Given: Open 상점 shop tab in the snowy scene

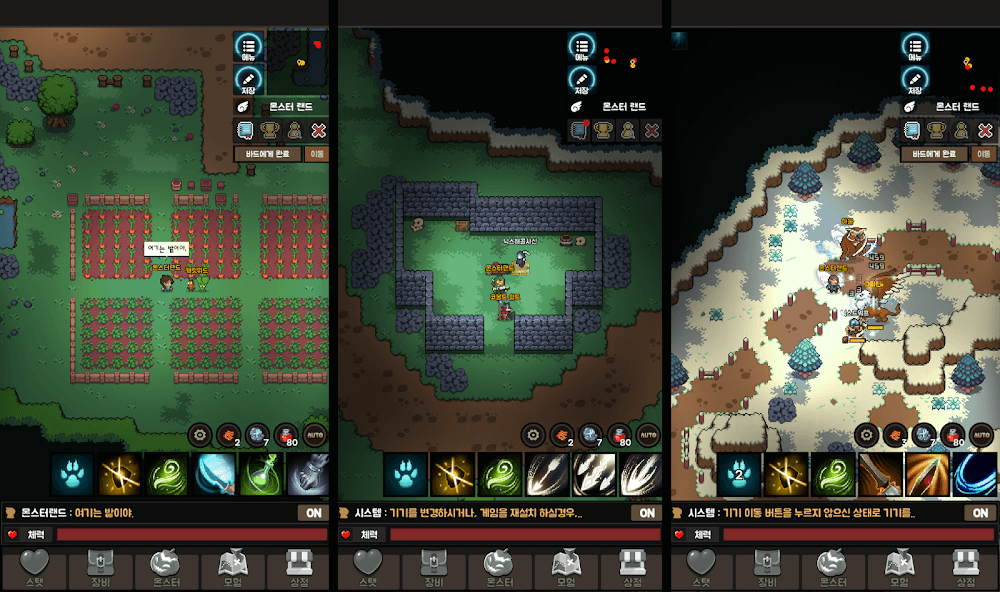Looking at the screenshot, I should 965,568.
